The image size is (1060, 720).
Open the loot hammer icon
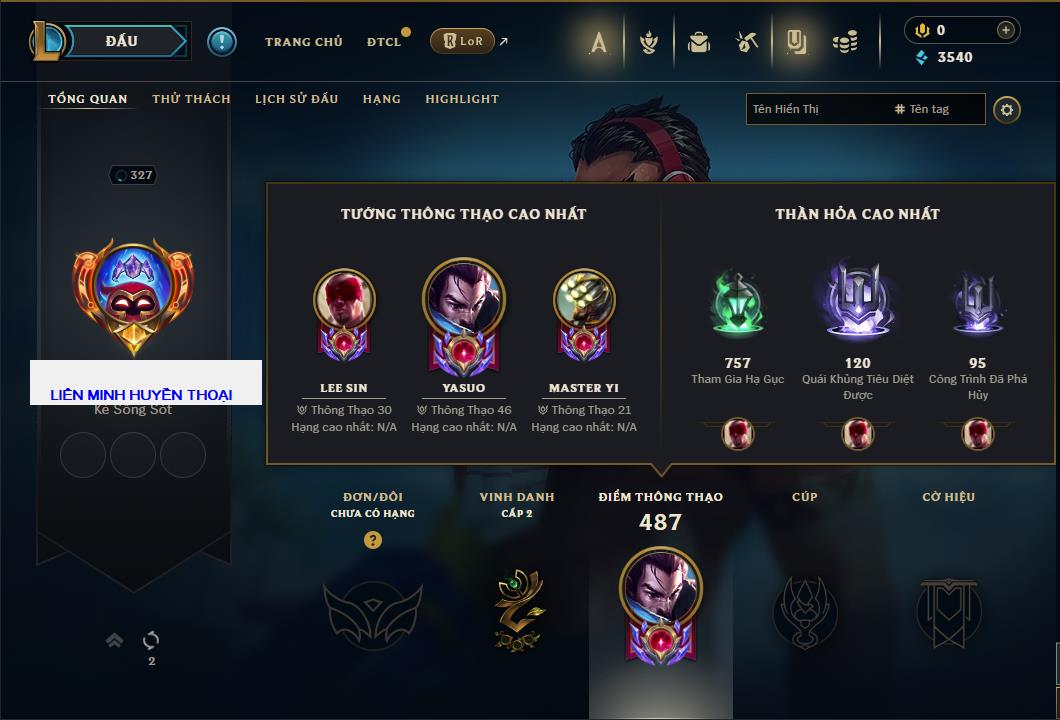pyautogui.click(x=747, y=42)
